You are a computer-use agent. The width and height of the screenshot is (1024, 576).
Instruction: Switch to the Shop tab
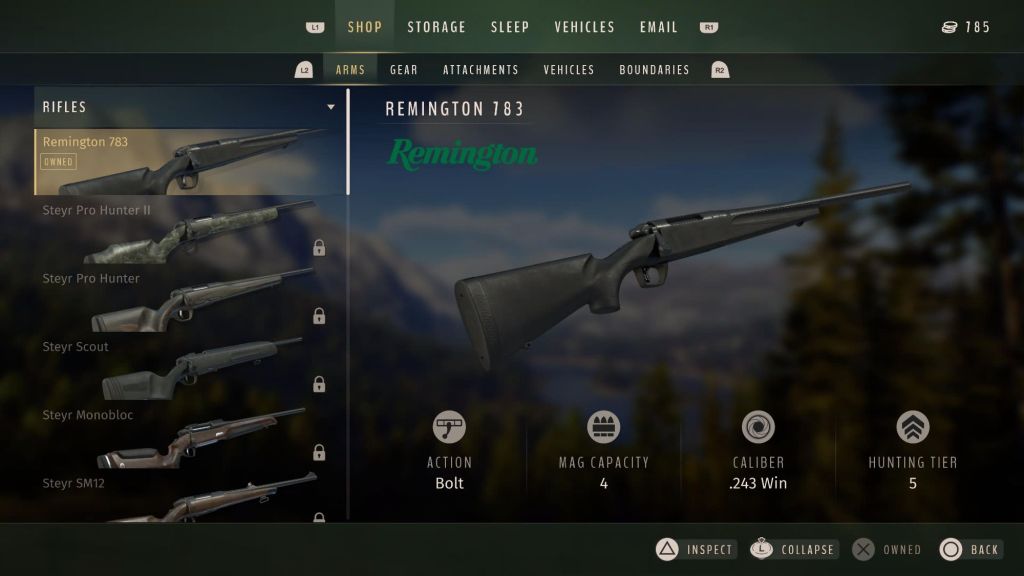(x=364, y=27)
